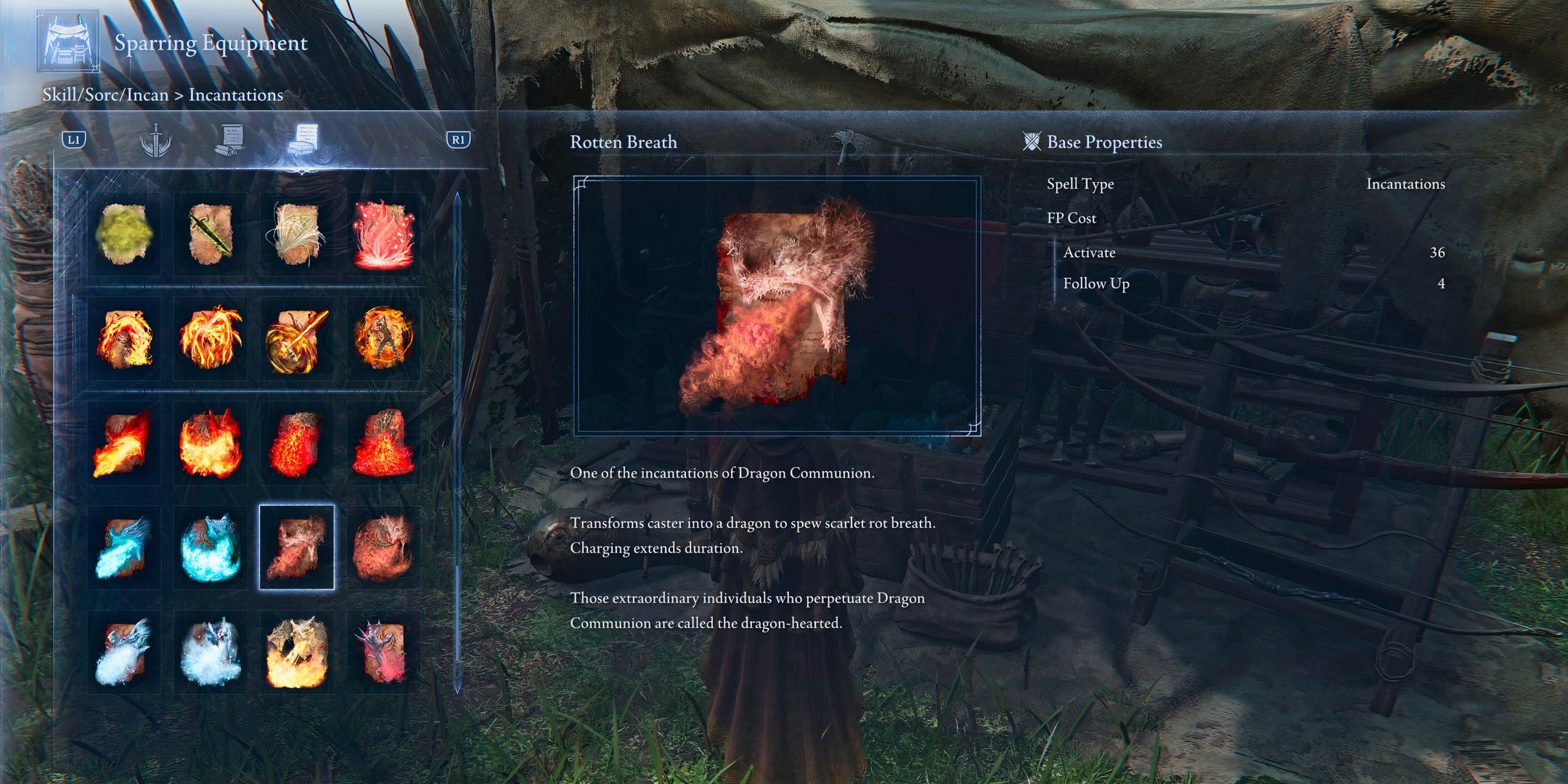This screenshot has height=784, width=1568.
Task: Pick the golden roaring dragon incantation
Action: [x=297, y=653]
